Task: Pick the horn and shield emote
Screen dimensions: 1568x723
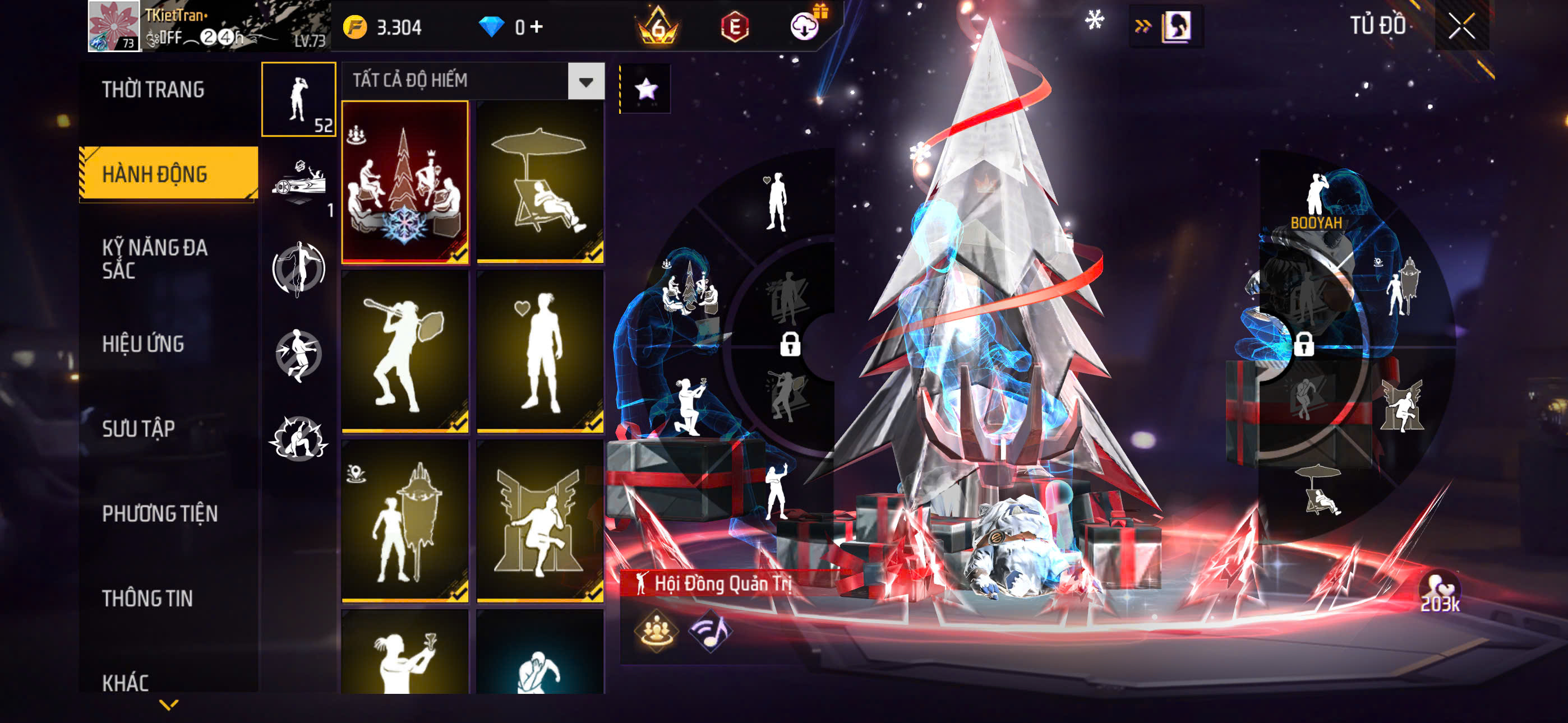Action: (405, 351)
